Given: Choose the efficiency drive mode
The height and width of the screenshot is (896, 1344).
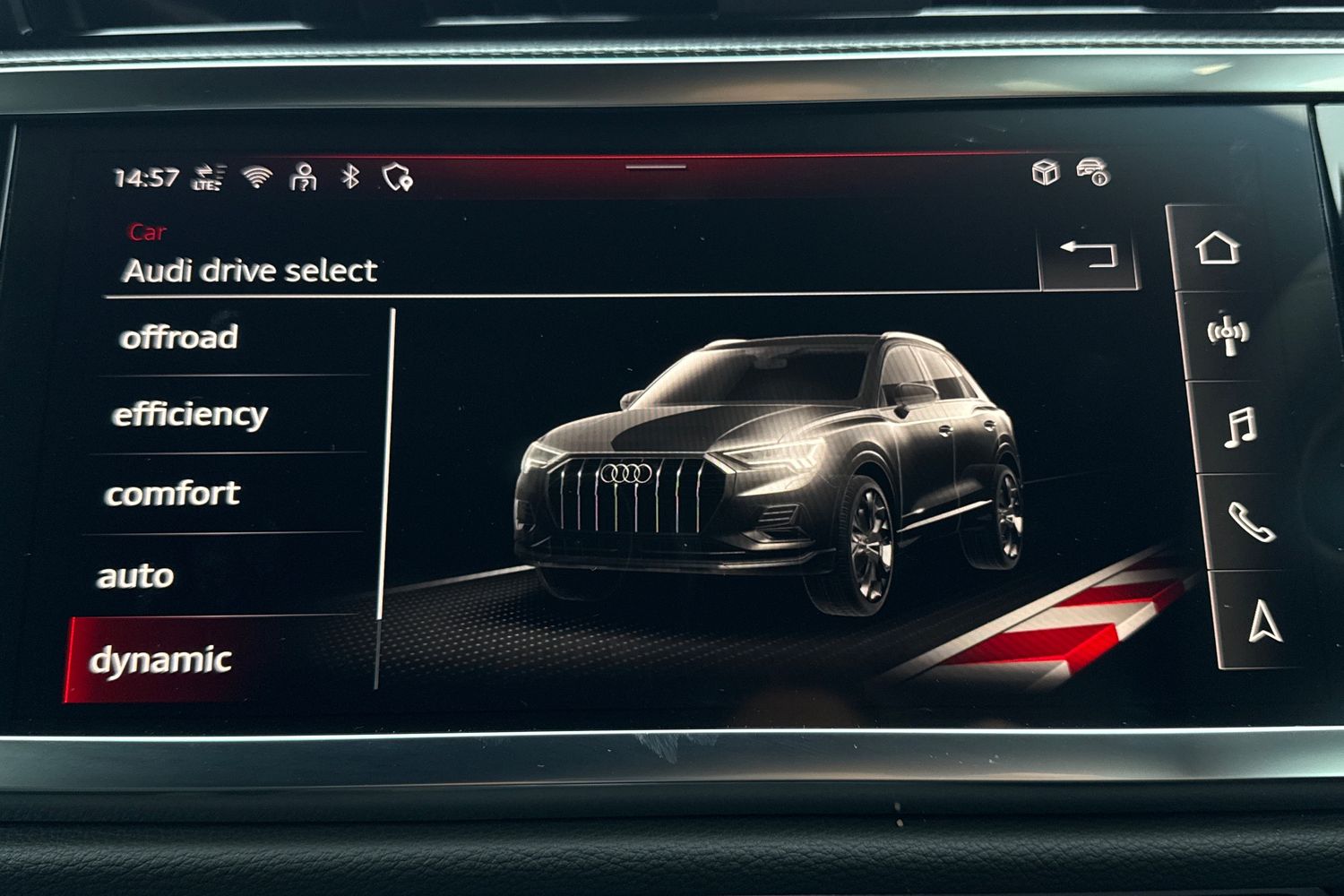Looking at the screenshot, I should 190,415.
